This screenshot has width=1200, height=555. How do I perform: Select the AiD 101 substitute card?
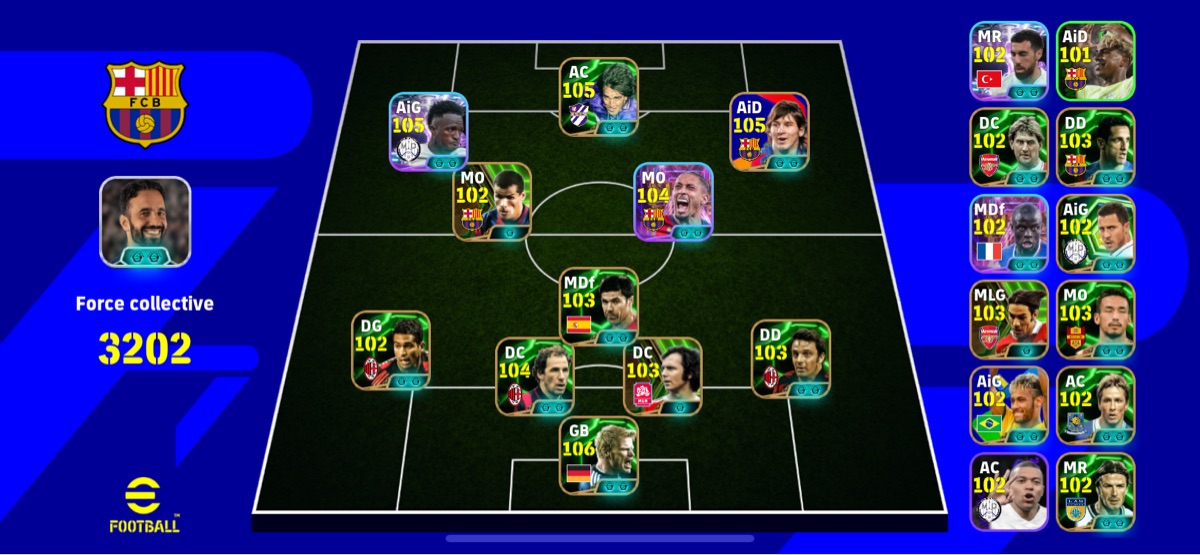tap(1095, 61)
